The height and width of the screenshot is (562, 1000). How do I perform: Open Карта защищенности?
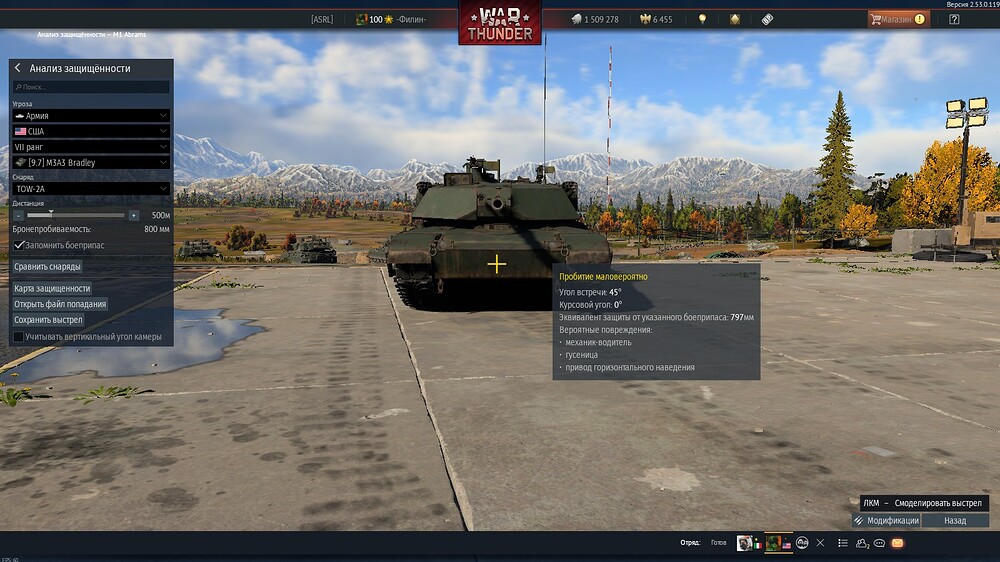pos(52,288)
